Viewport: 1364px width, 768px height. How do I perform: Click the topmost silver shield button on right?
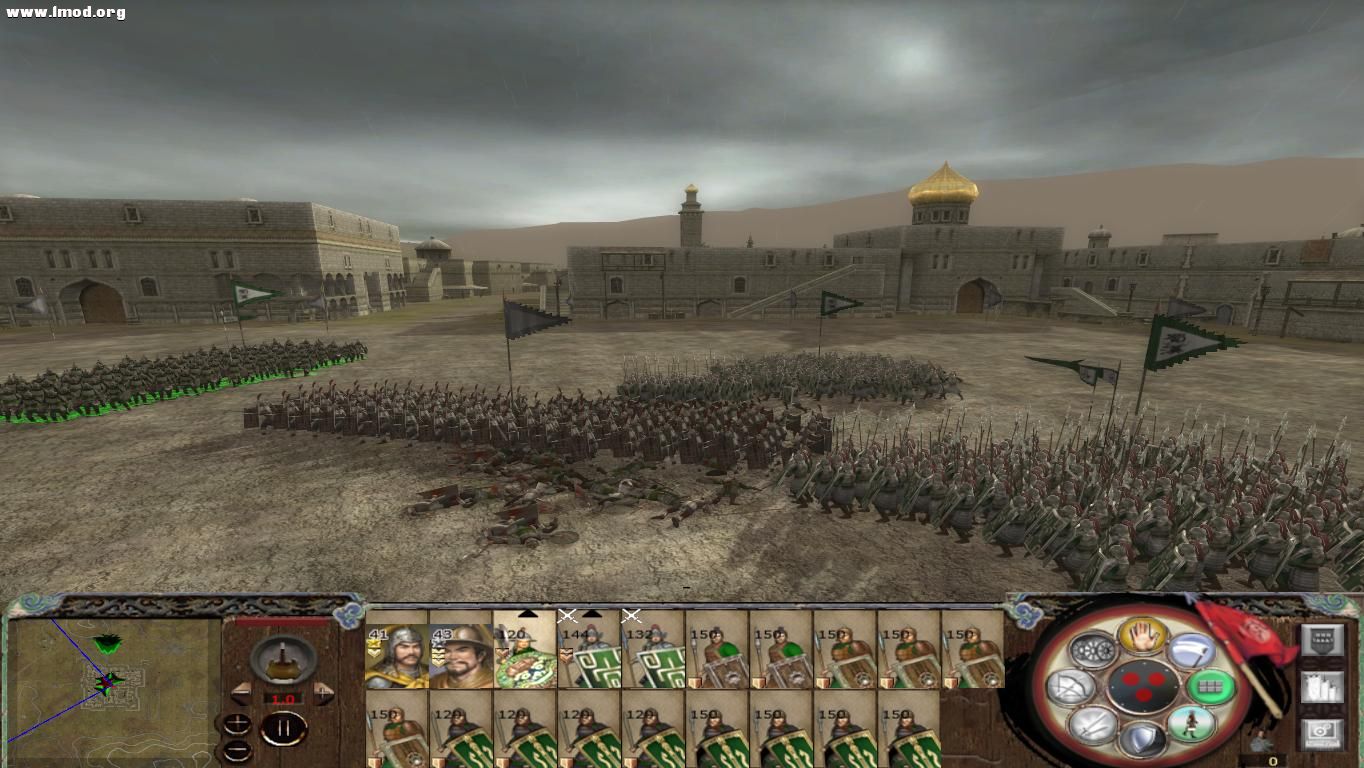pos(1323,639)
